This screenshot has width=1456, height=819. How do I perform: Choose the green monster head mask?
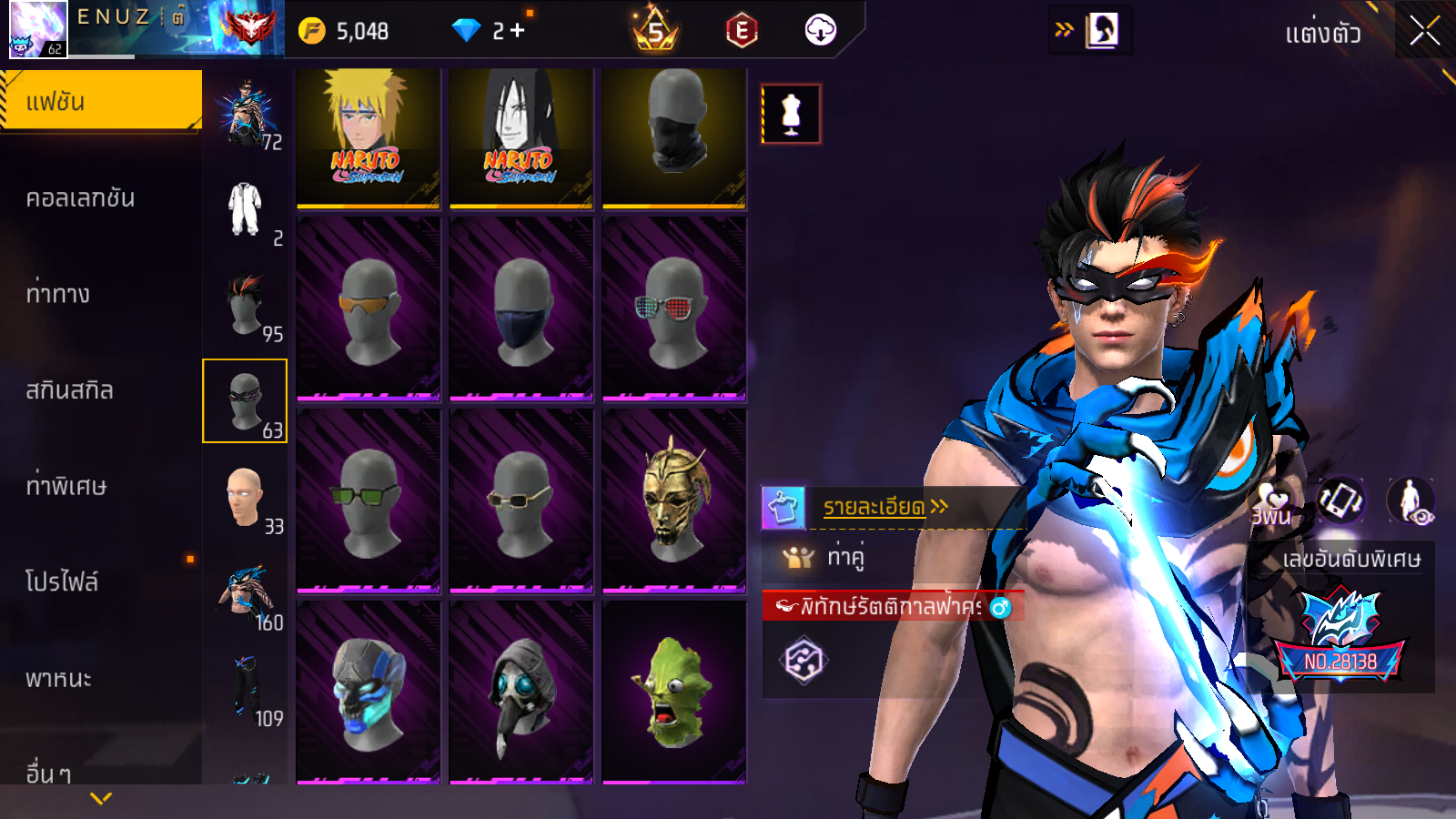tap(673, 692)
